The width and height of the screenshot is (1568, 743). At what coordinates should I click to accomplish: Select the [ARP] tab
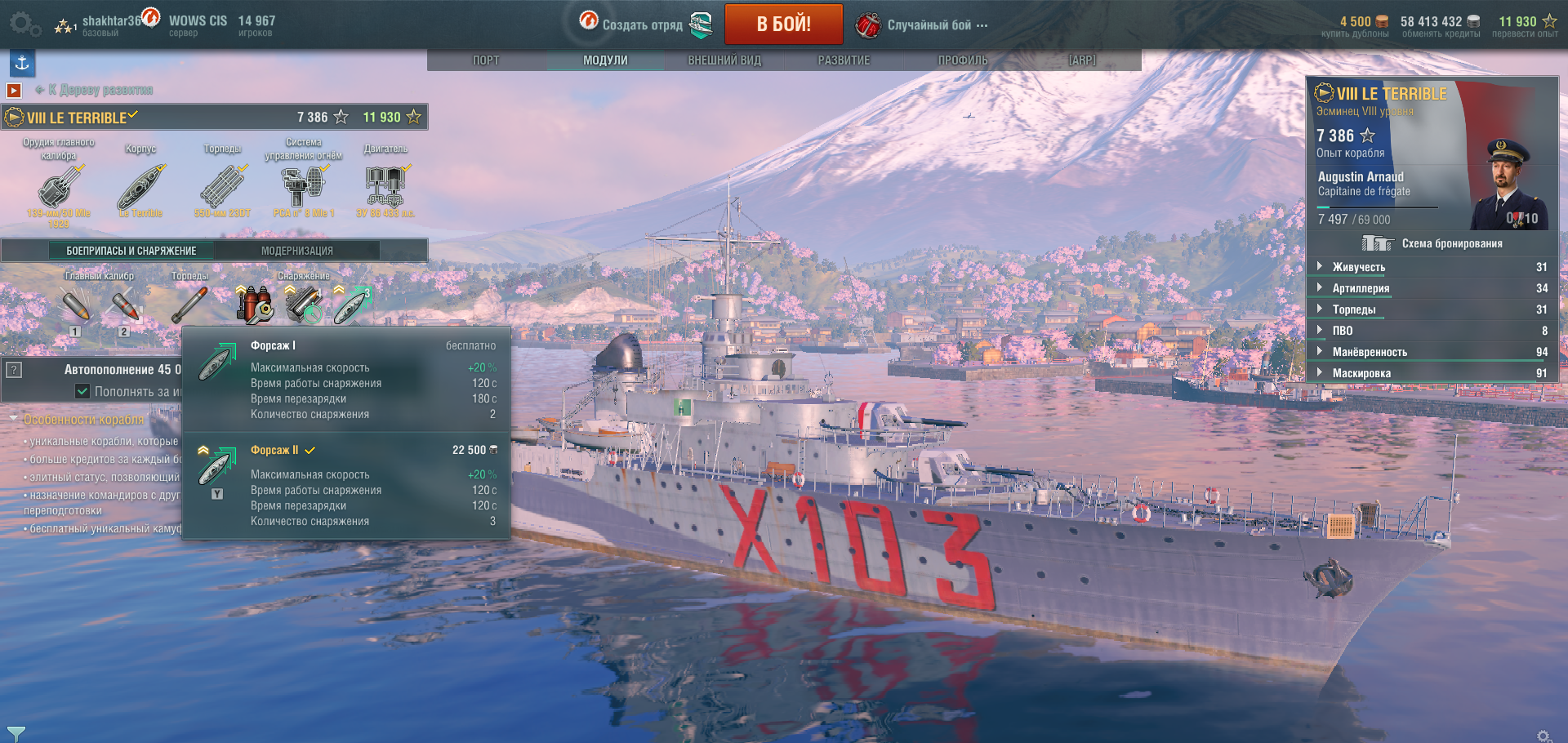tap(1082, 60)
